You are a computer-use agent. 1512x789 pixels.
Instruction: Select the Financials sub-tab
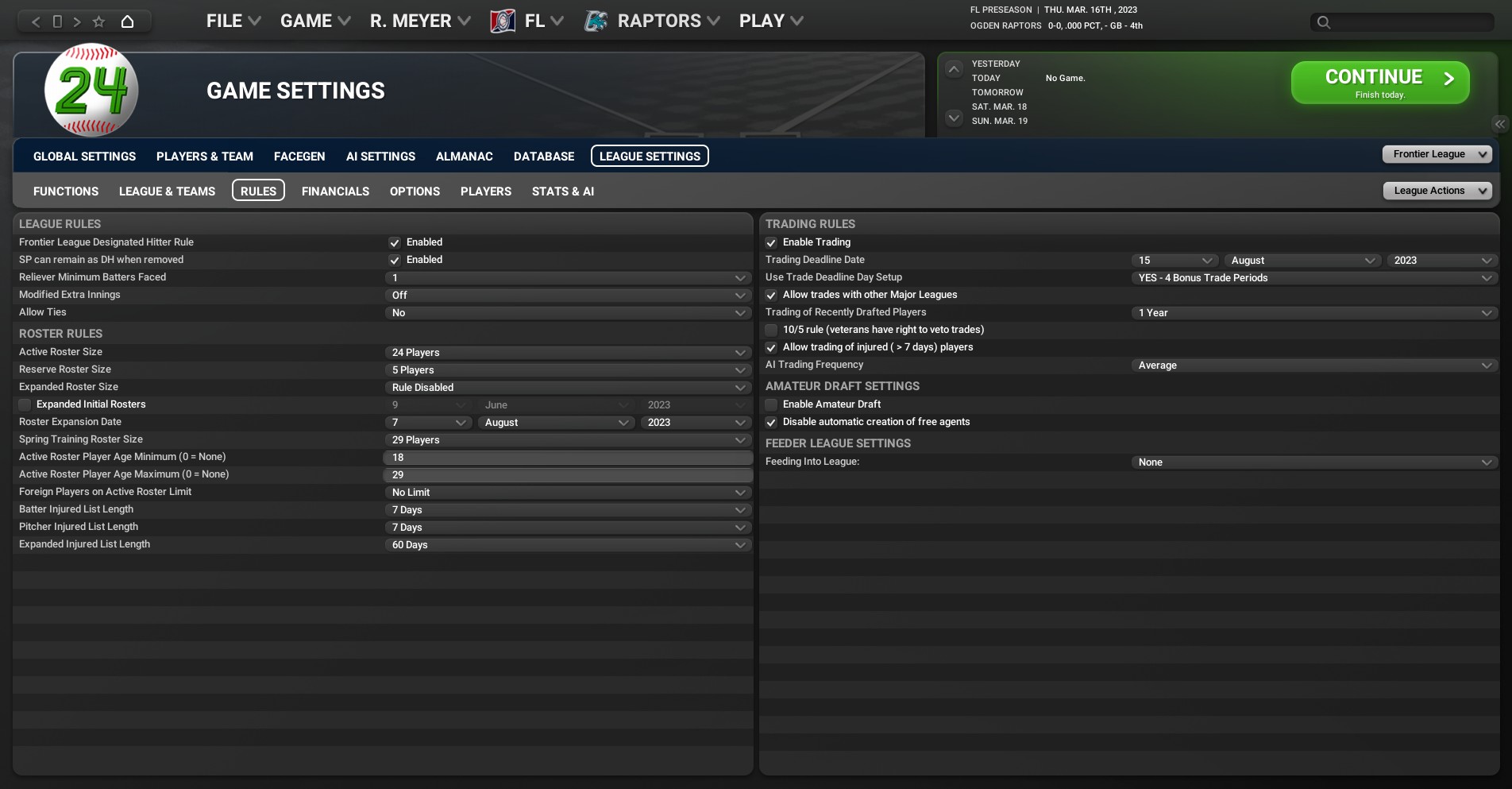pyautogui.click(x=335, y=191)
